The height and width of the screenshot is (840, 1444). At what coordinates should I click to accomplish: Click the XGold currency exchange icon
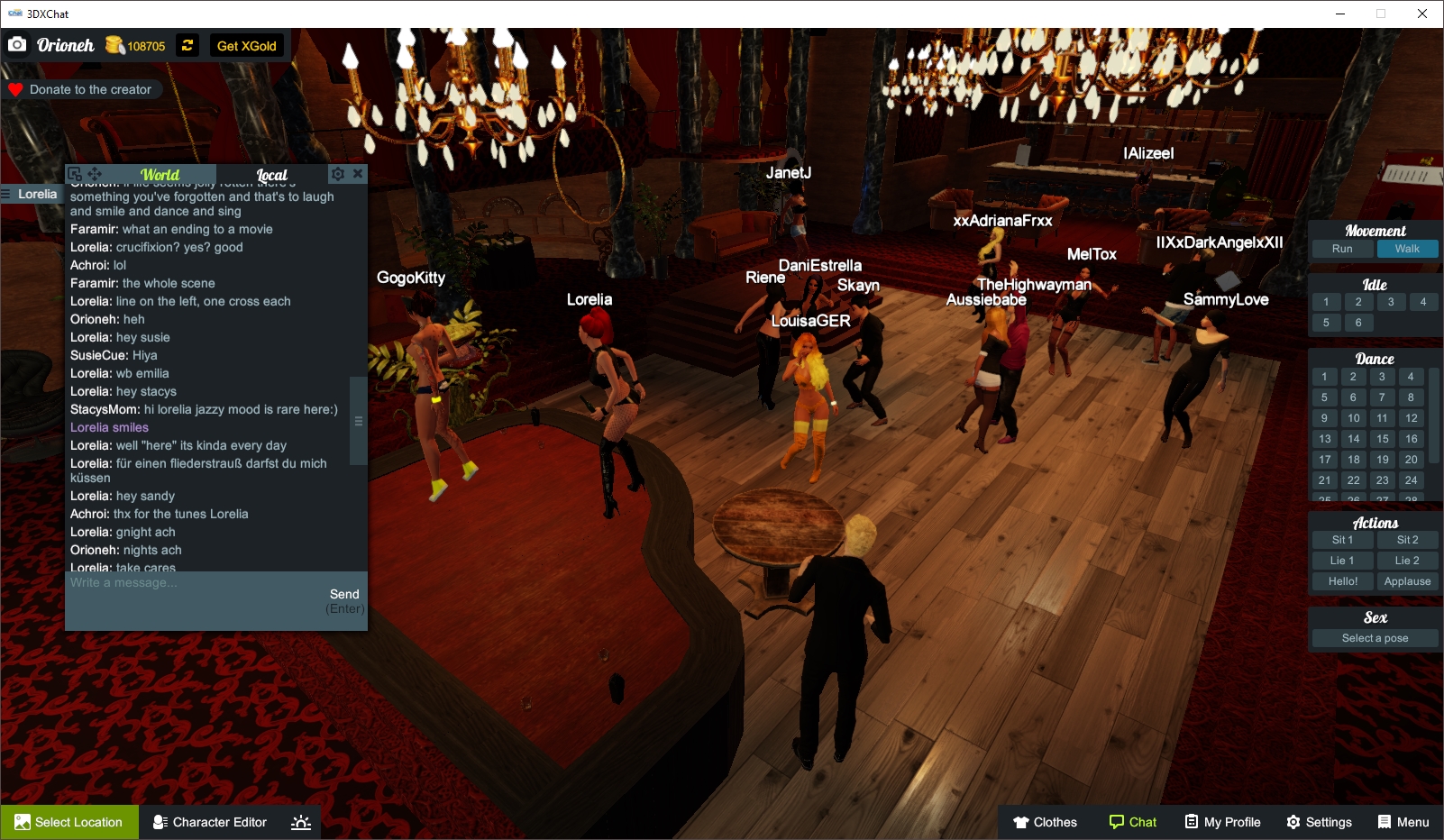[187, 45]
